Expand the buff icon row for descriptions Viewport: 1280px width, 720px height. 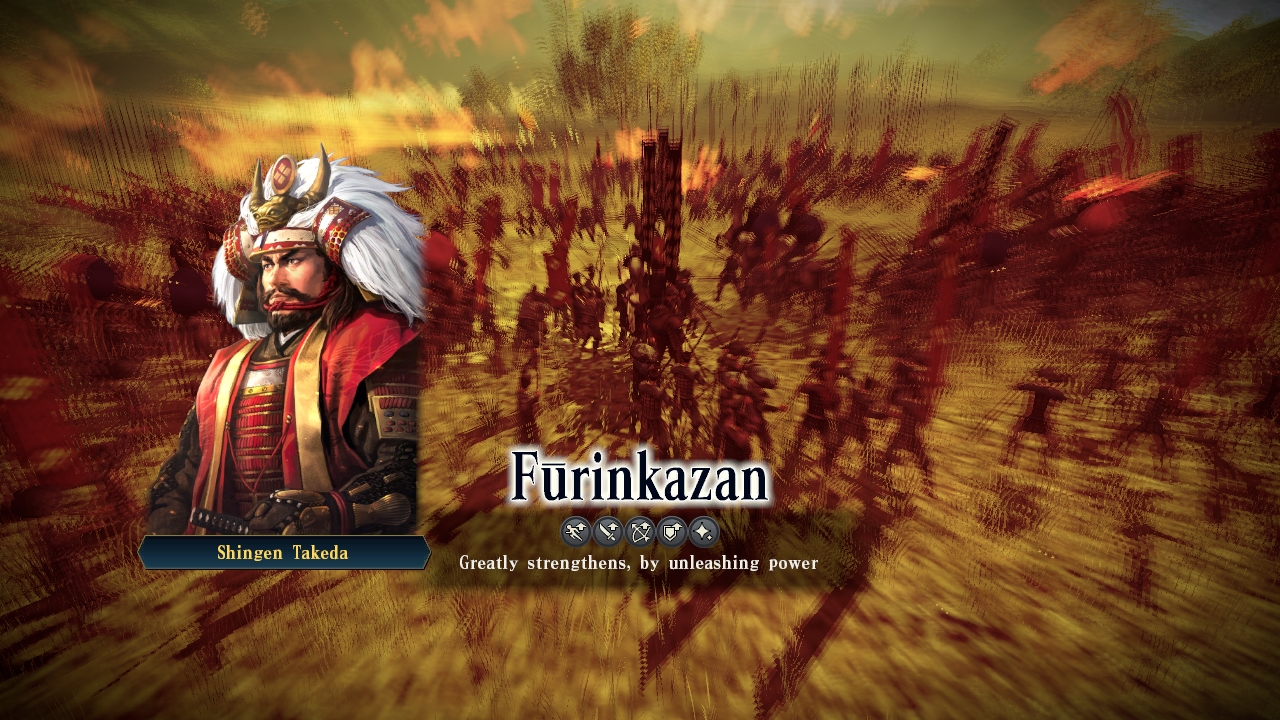[640, 532]
